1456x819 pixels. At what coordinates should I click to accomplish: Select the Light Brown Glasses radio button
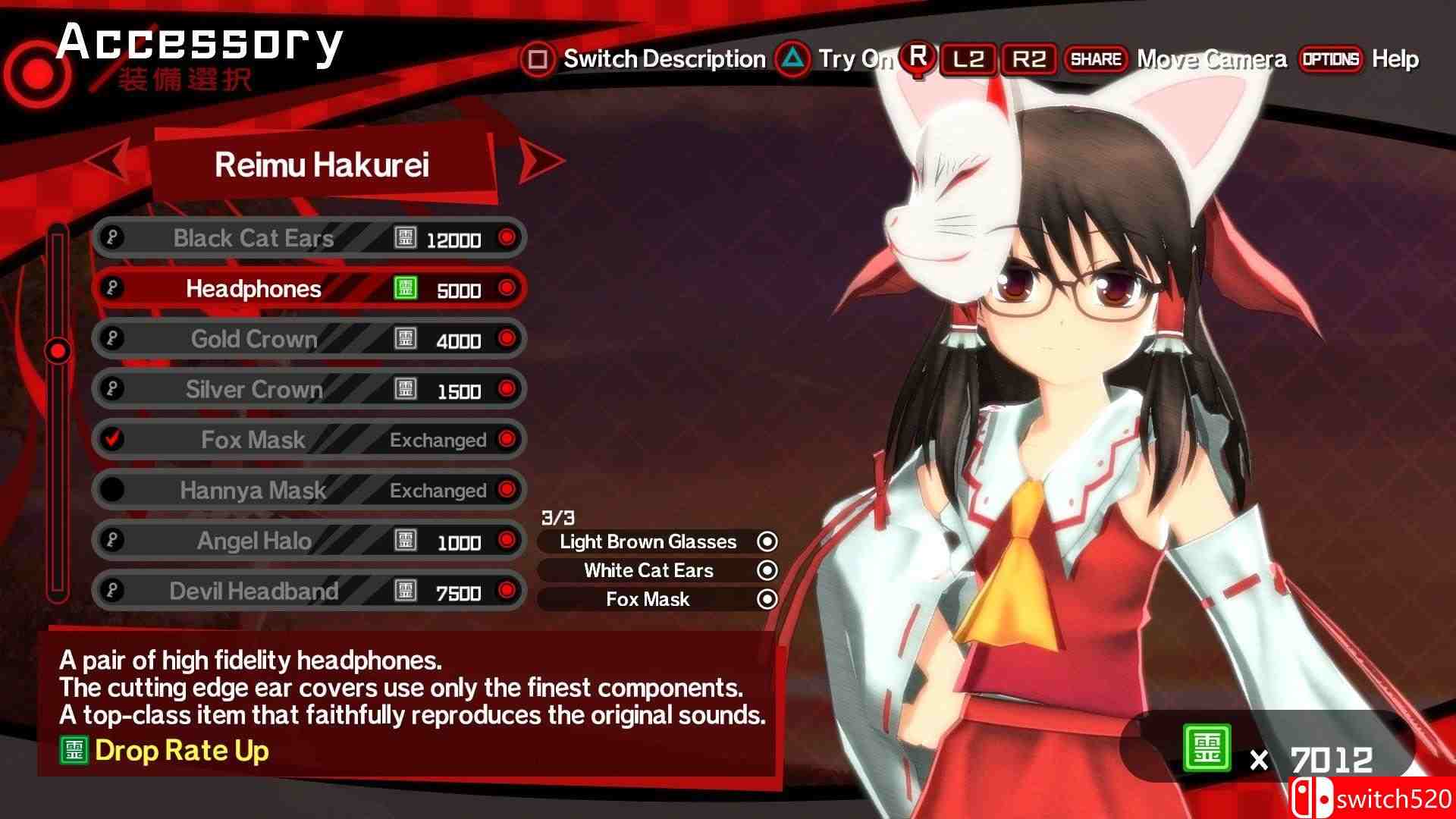pos(767,541)
